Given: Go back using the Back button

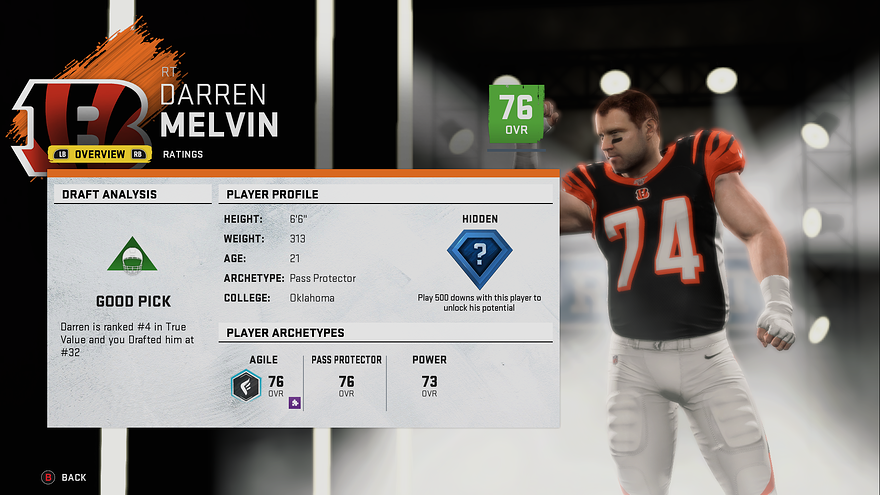Looking at the screenshot, I should (x=63, y=478).
